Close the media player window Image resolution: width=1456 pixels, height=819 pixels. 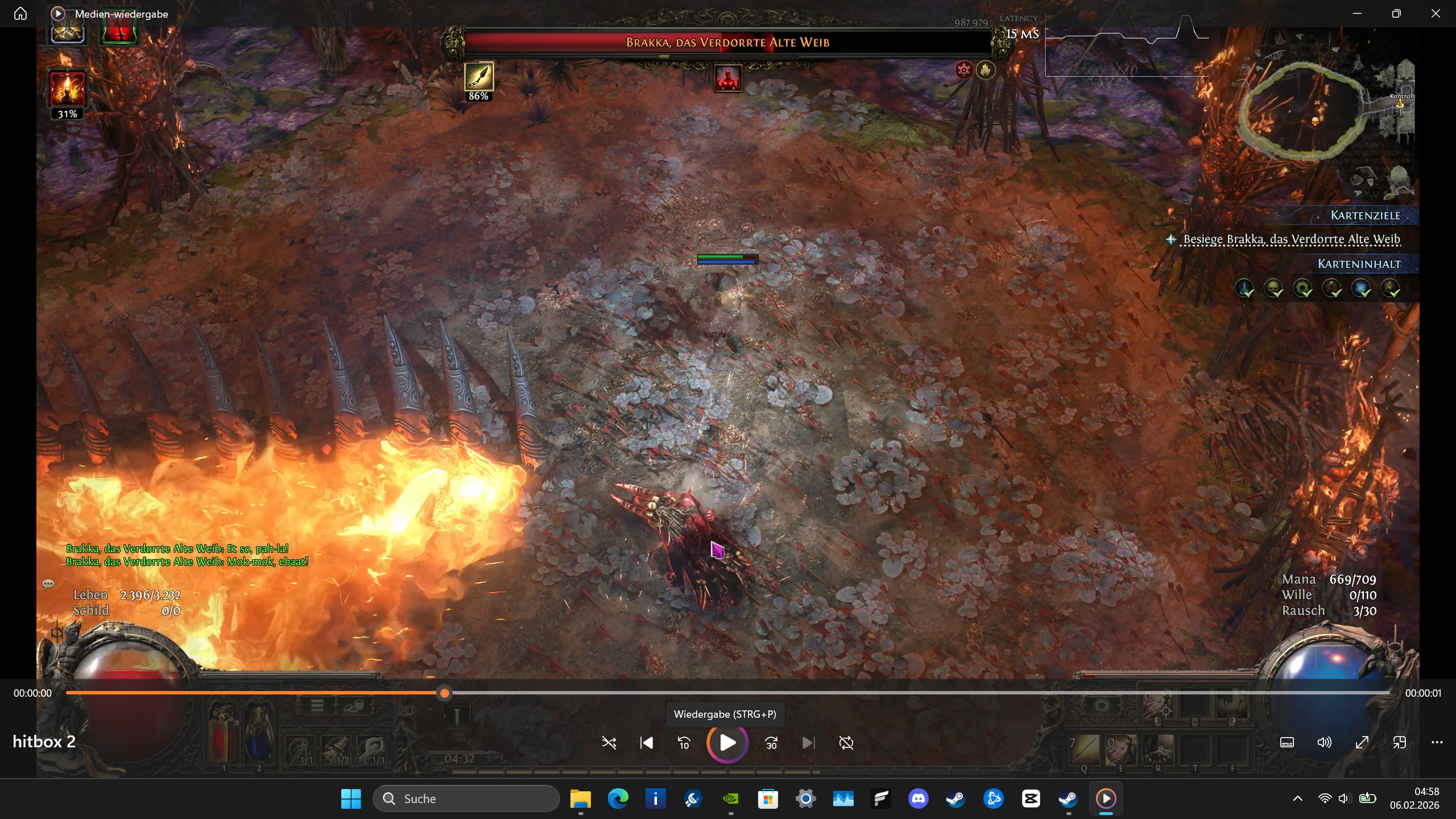click(1436, 14)
